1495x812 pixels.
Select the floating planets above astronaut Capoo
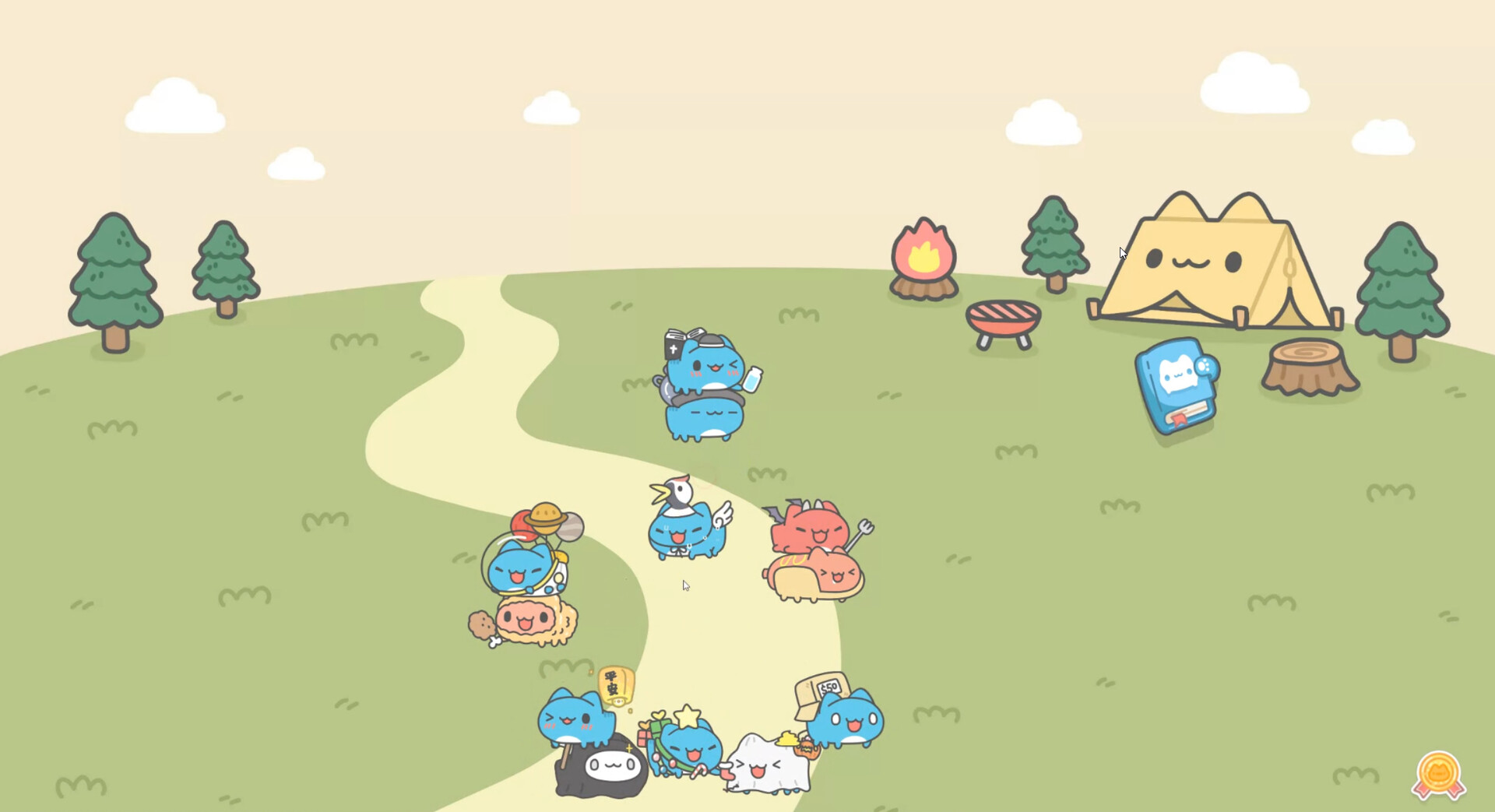point(545,518)
